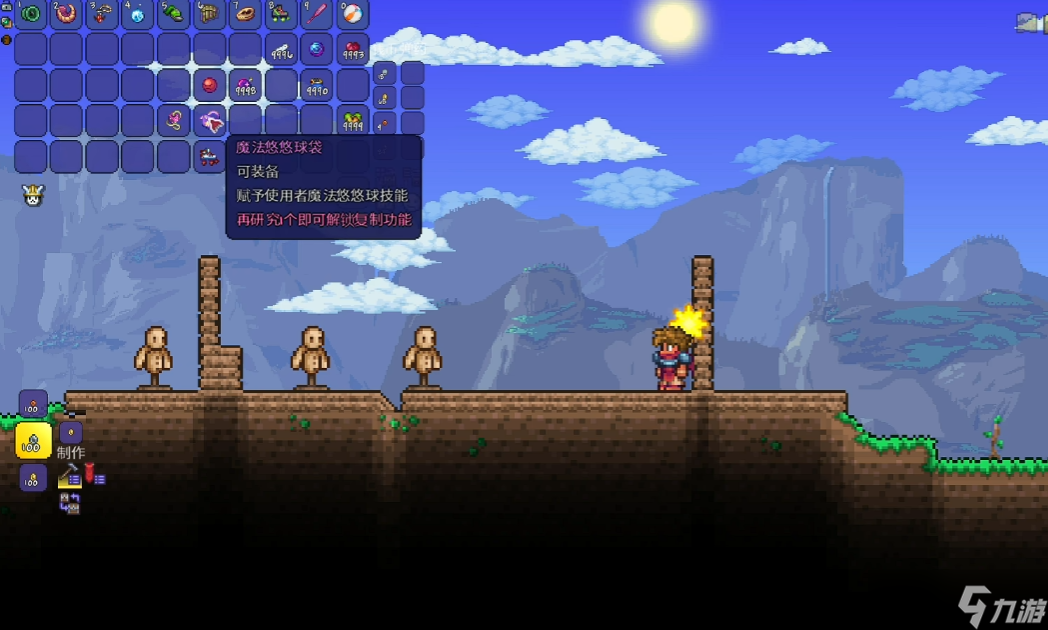This screenshot has height=630, width=1048.
Task: Click the red cherries stack of 9993
Action: pos(353,49)
